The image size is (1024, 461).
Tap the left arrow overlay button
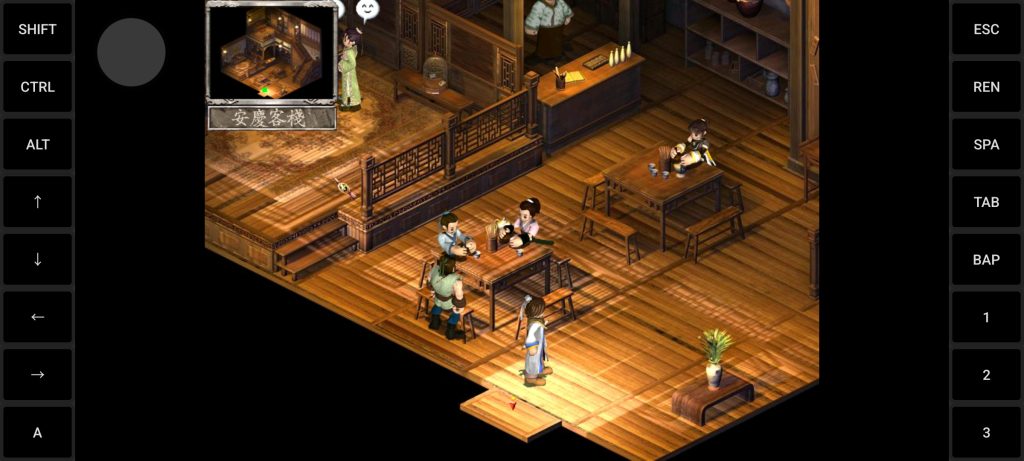coord(38,317)
